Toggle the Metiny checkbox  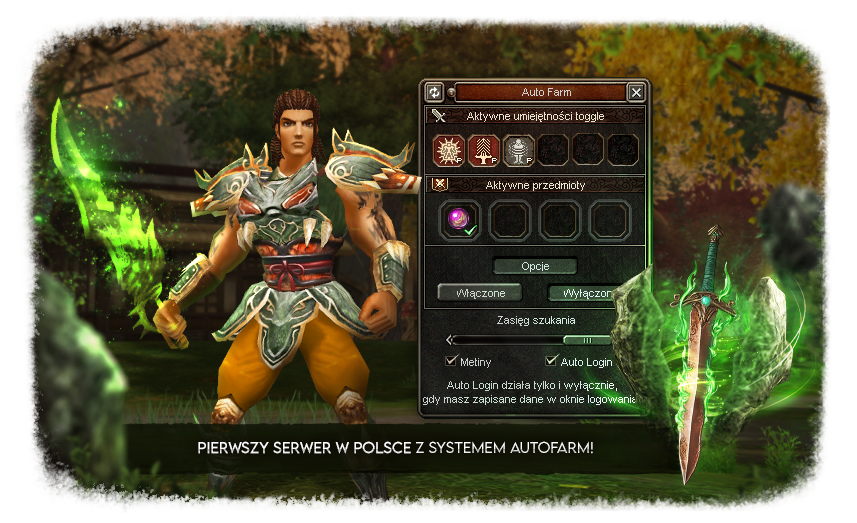coord(451,361)
